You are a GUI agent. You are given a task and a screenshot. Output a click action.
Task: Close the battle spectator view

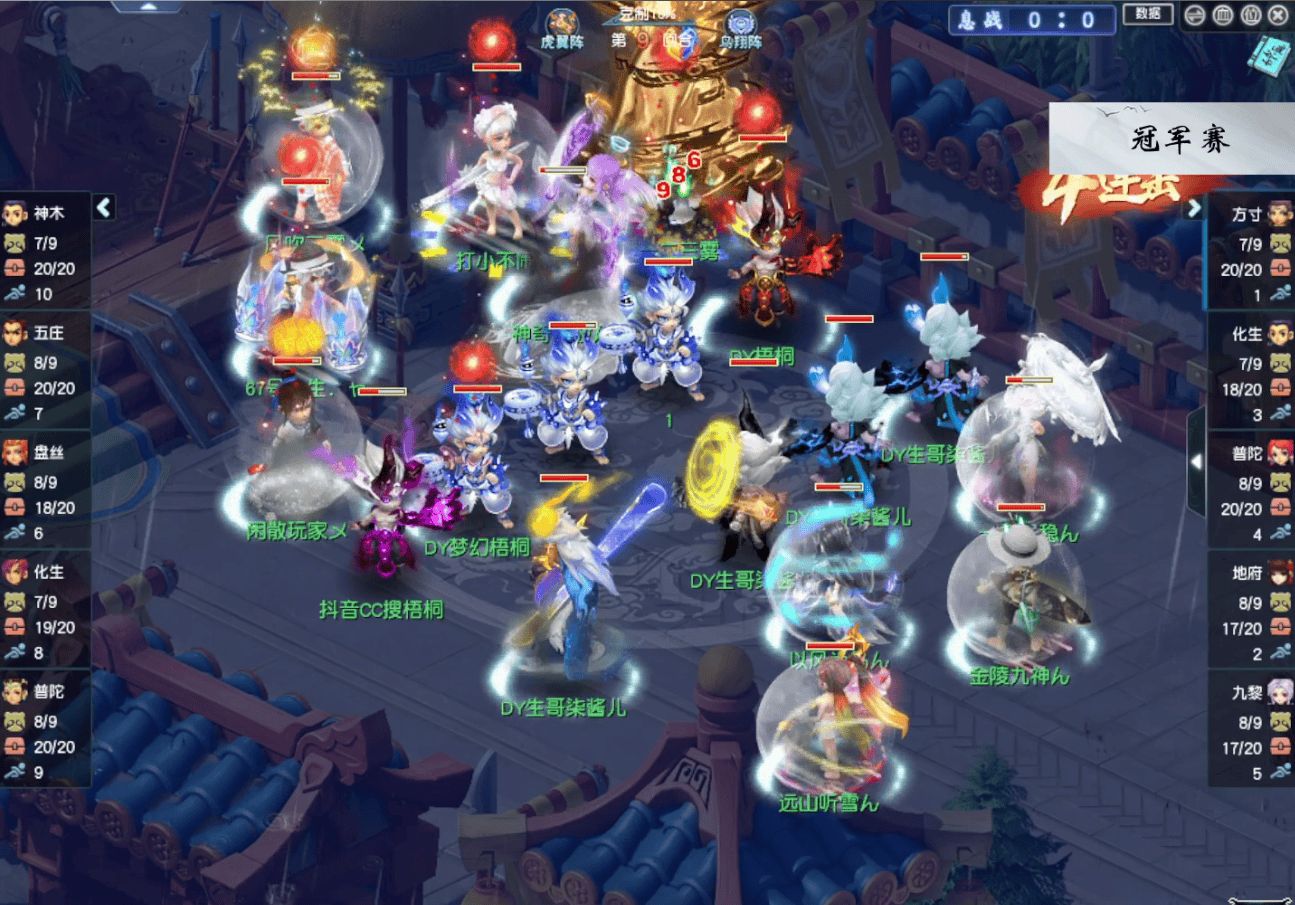click(1277, 14)
